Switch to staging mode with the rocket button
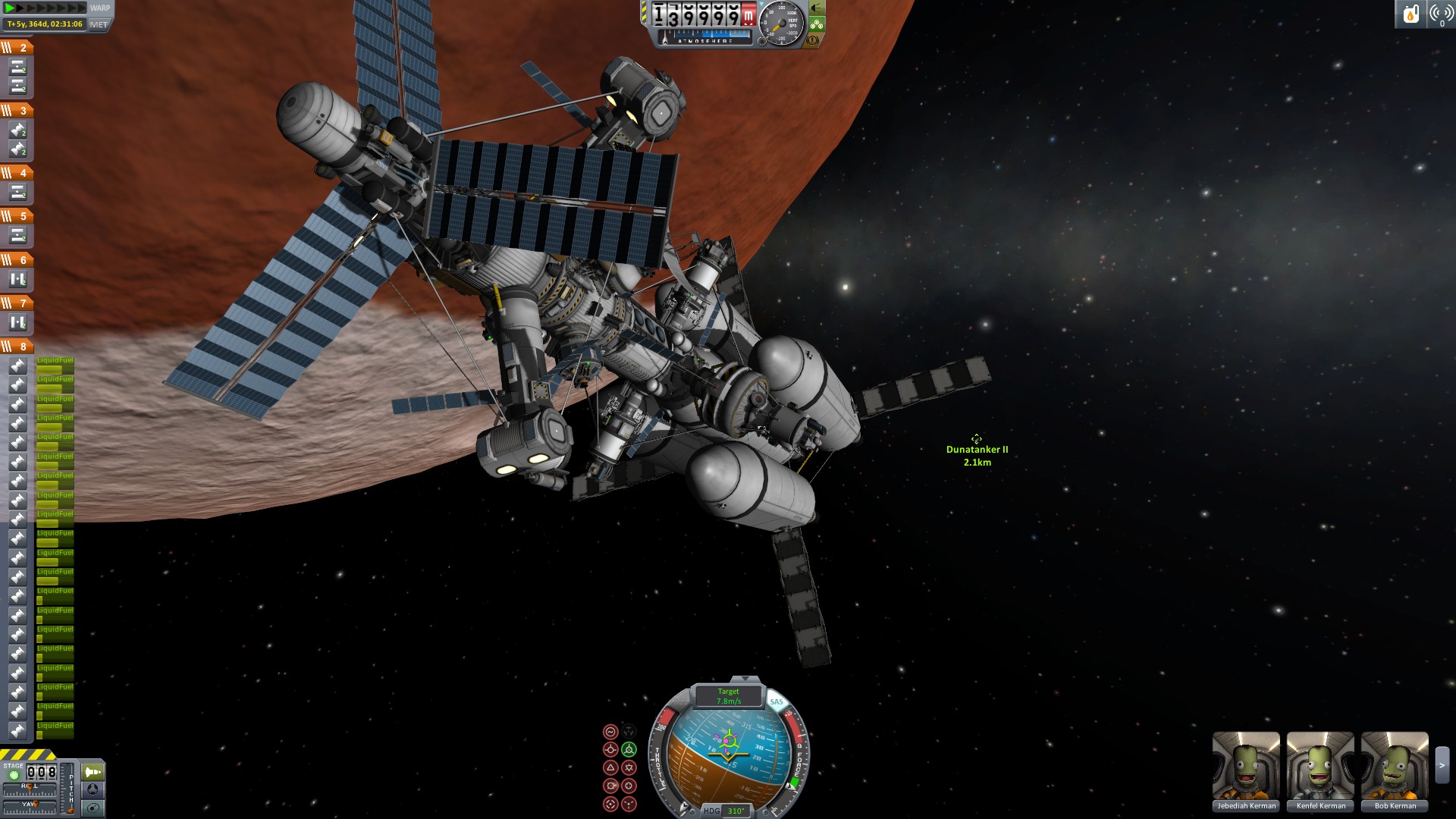The width and height of the screenshot is (1456, 819). pyautogui.click(x=93, y=772)
